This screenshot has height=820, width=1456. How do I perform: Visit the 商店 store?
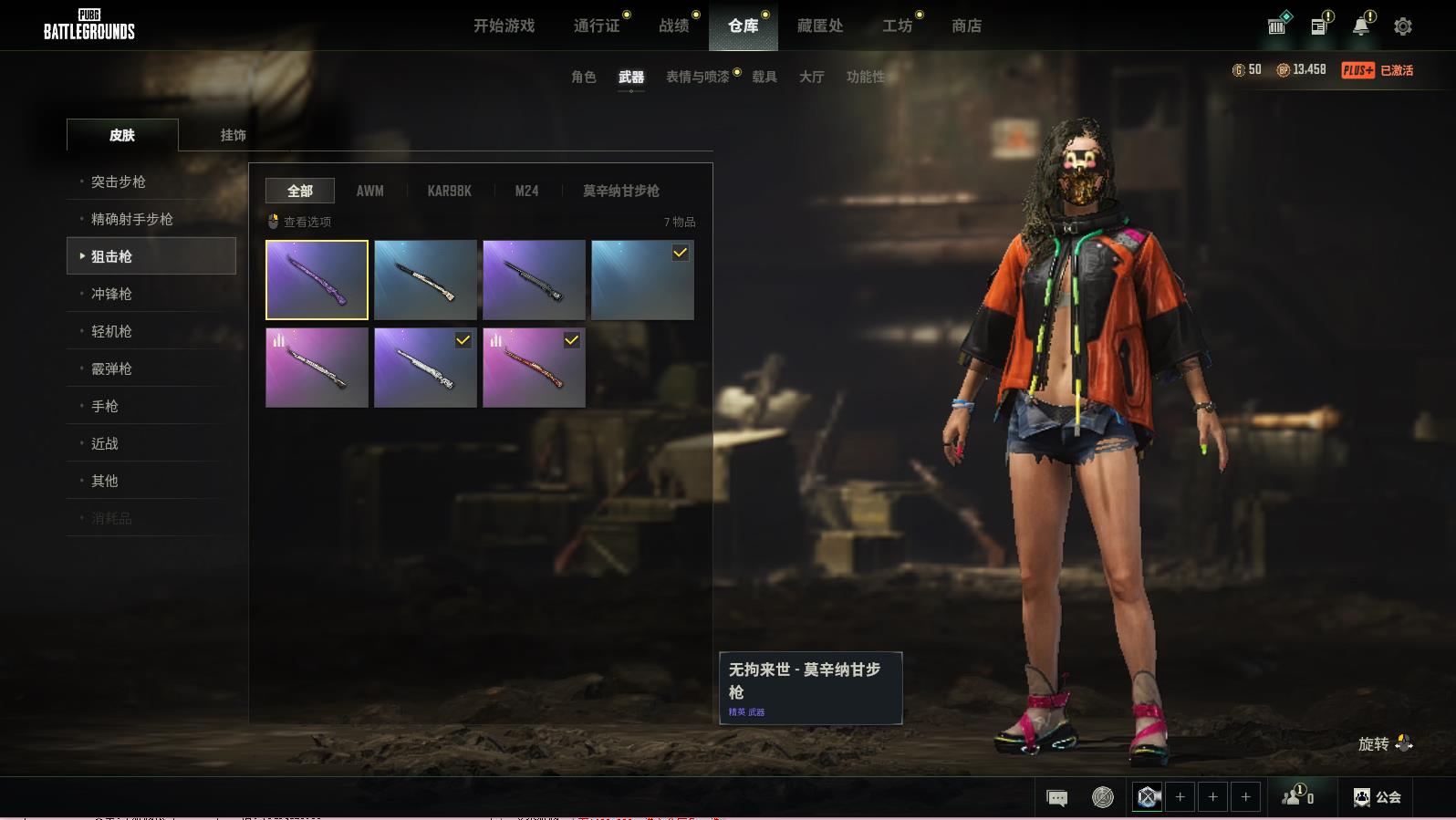966,26
